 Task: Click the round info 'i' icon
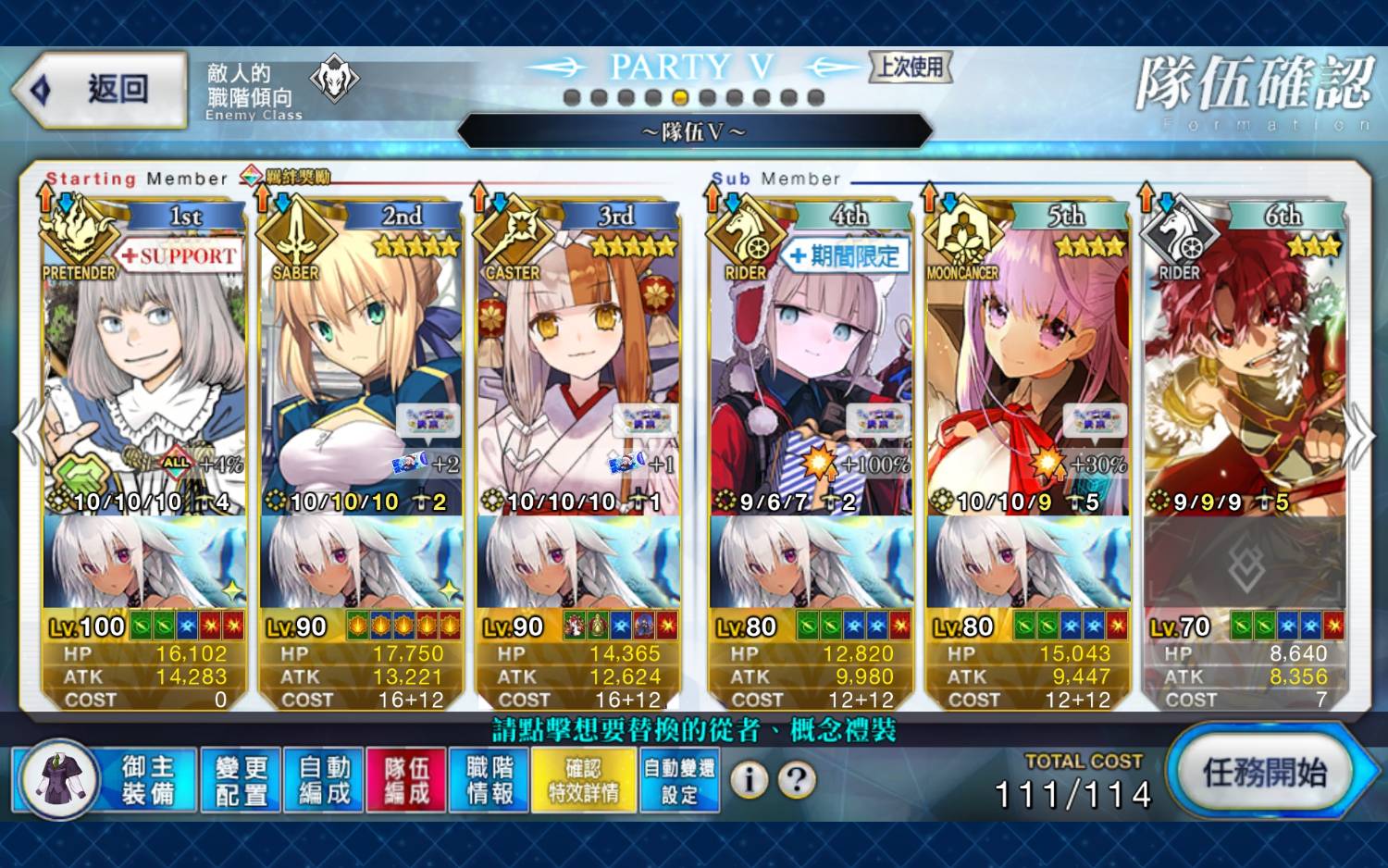[x=749, y=780]
